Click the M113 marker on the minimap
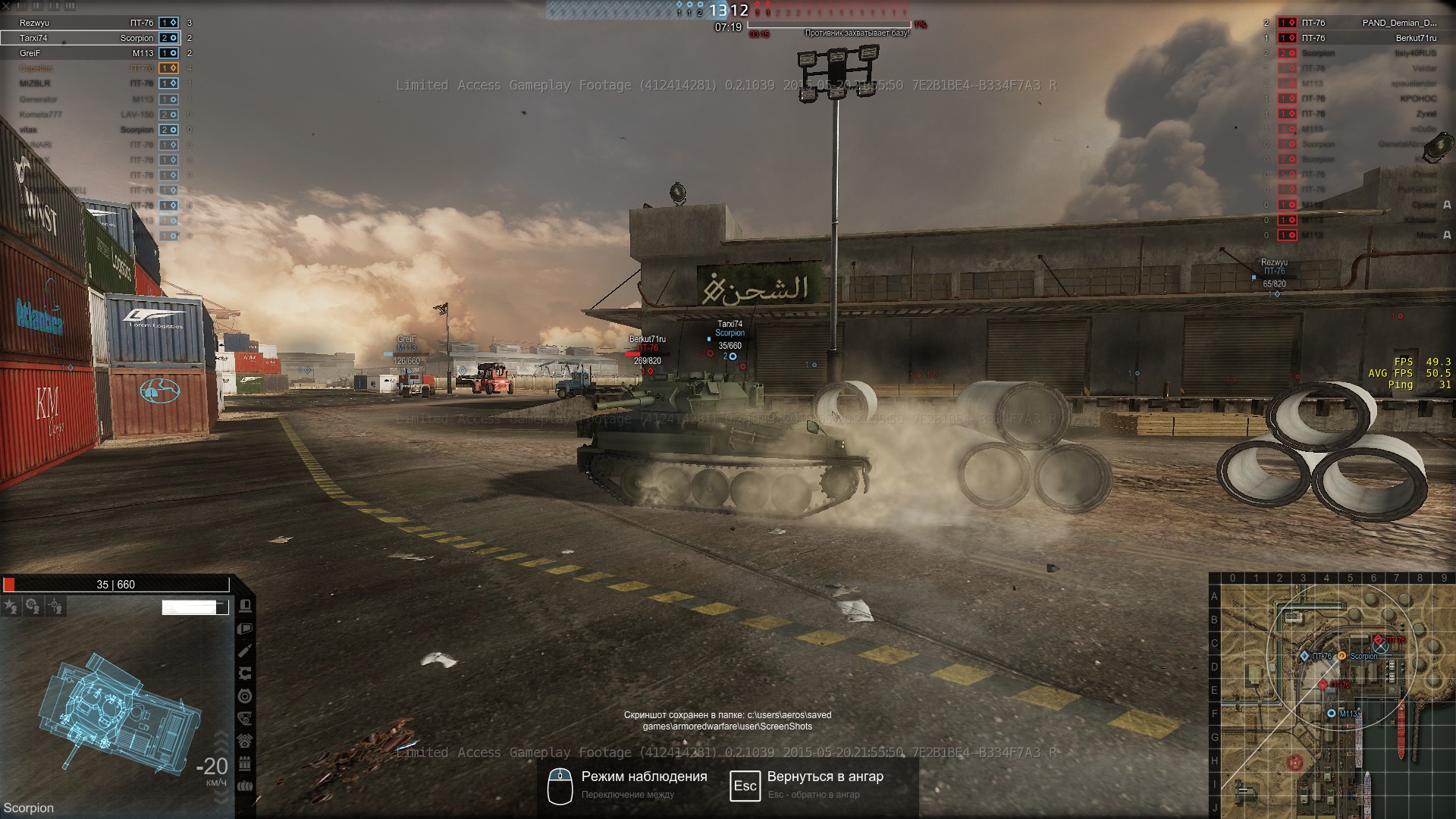This screenshot has height=819, width=1456. [1332, 714]
